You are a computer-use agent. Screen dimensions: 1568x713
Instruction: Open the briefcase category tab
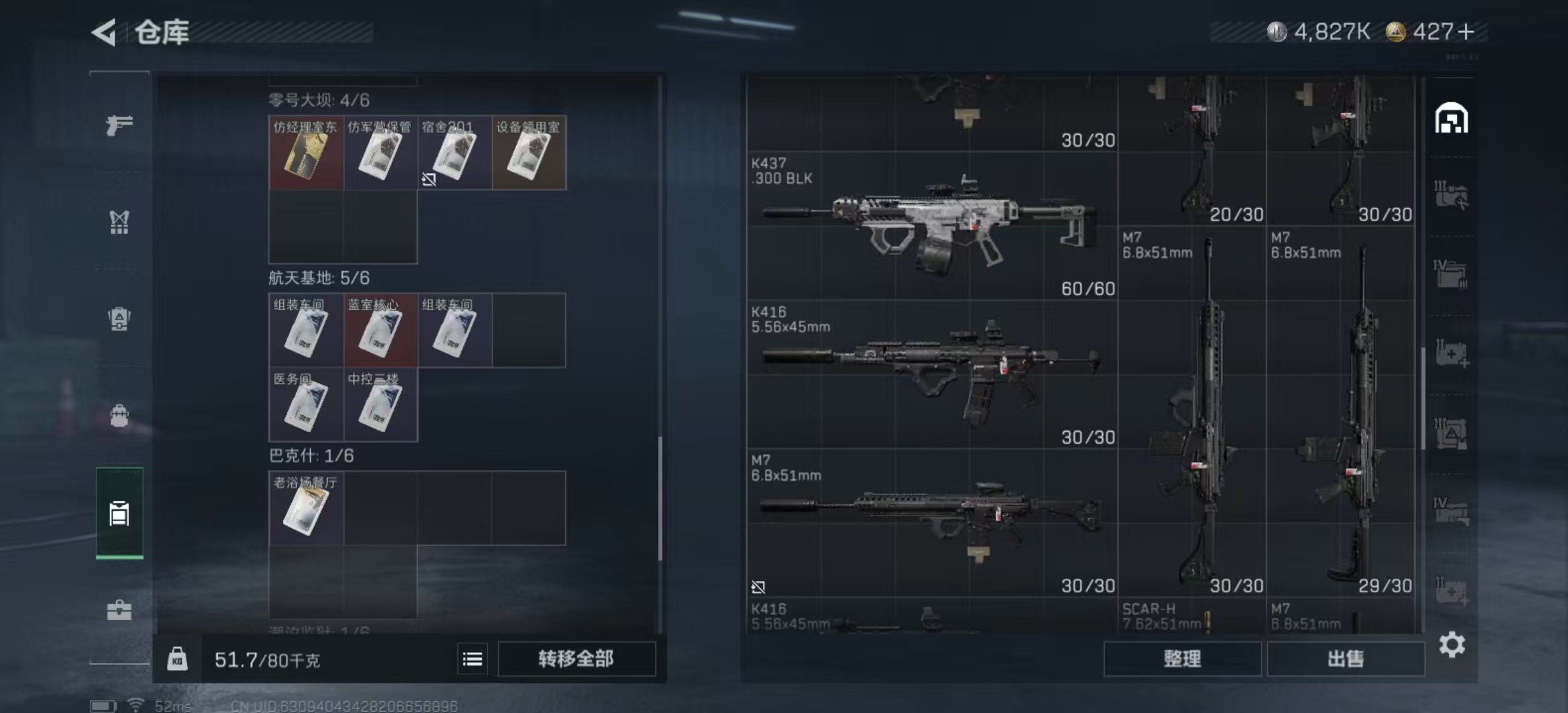[x=119, y=609]
